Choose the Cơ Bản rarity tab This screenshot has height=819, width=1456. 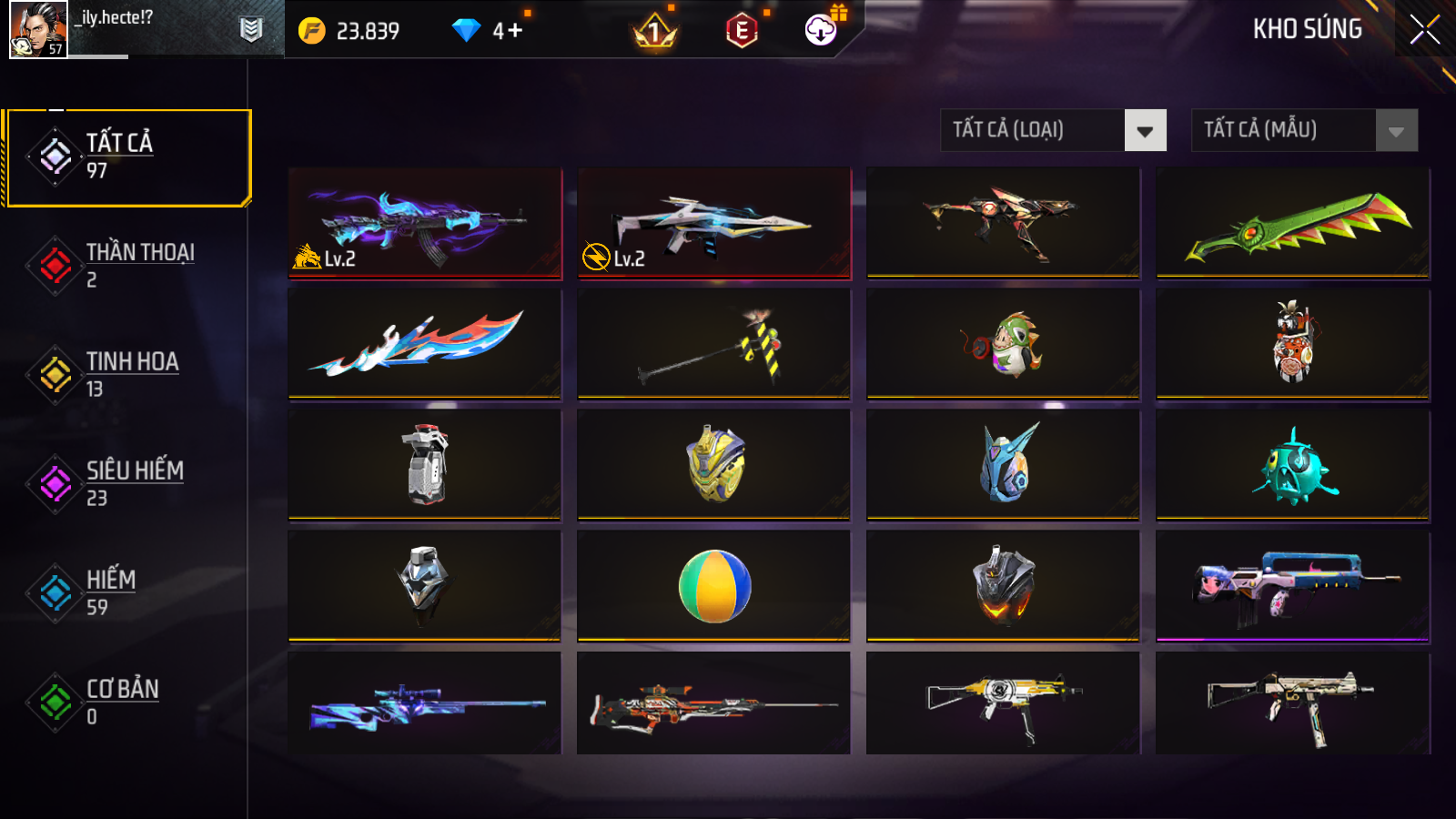point(127,703)
